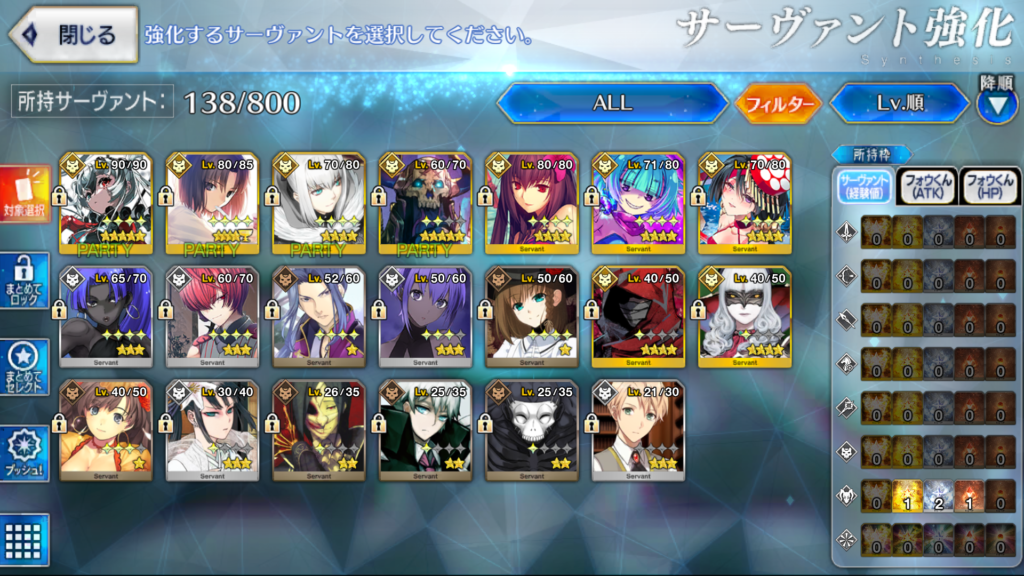
Task: Toggle the descending order arrow
Action: [996, 103]
